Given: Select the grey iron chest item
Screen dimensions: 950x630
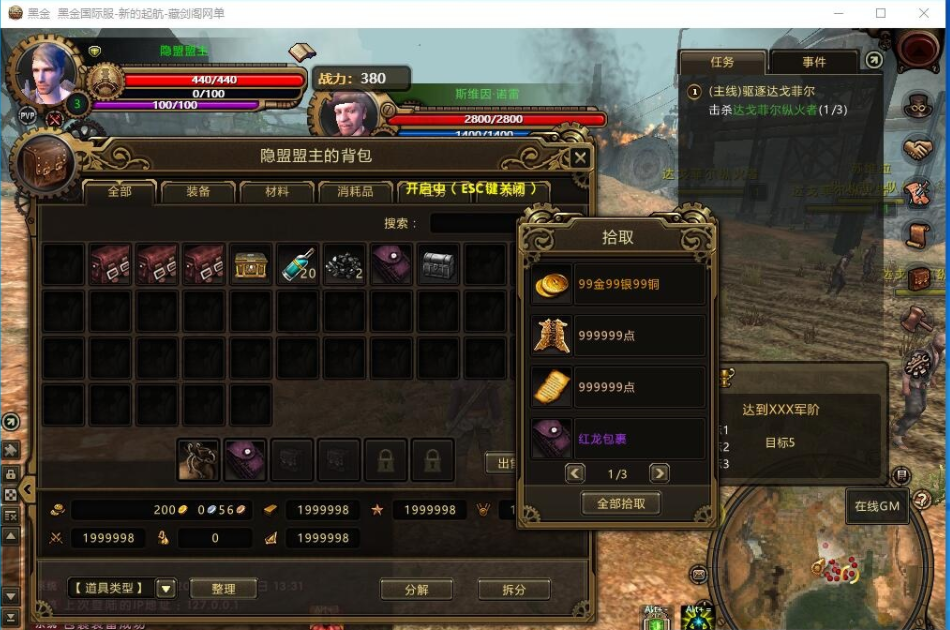Looking at the screenshot, I should click(439, 265).
